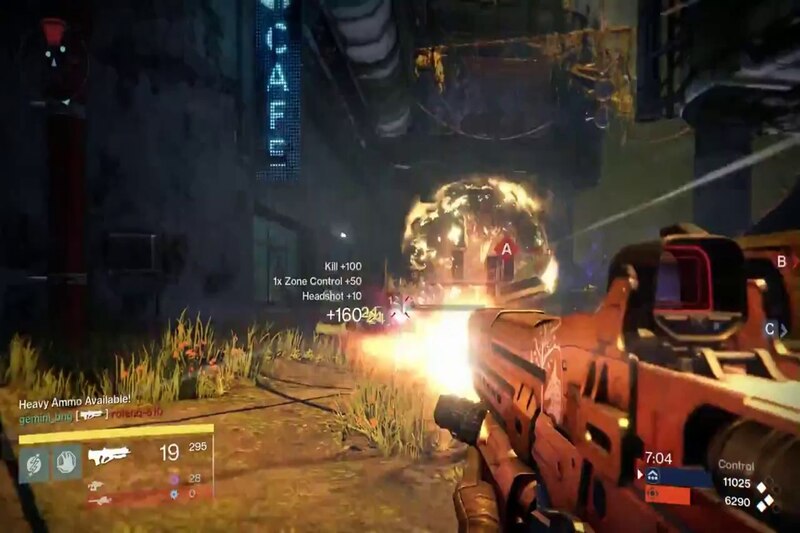This screenshot has width=800, height=533.
Task: Activate the melee fist ability icon
Action: coord(66,461)
